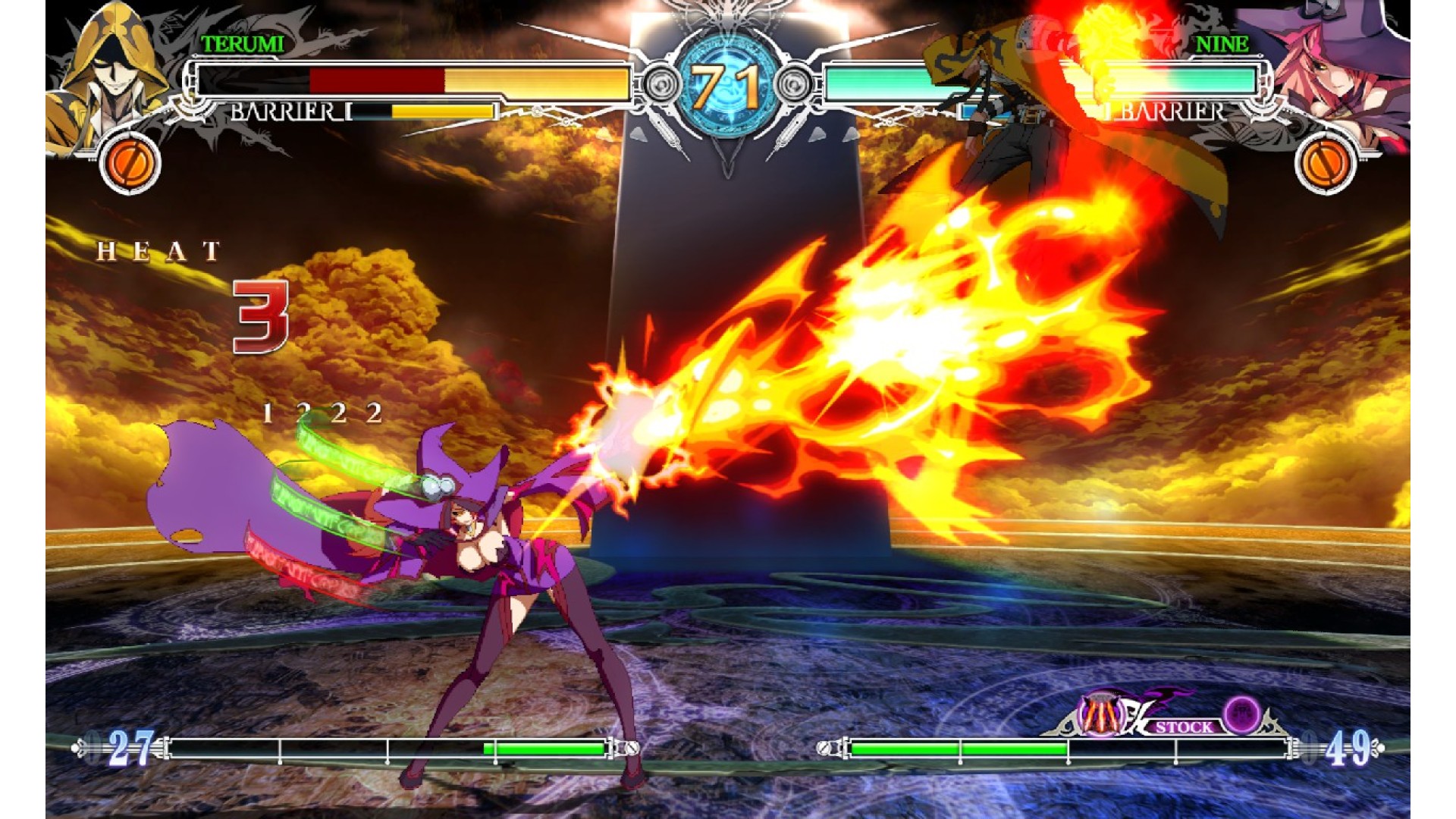The image size is (1456, 819).
Task: Activate the orange Burst icon under Nine's portrait
Action: point(1326,162)
